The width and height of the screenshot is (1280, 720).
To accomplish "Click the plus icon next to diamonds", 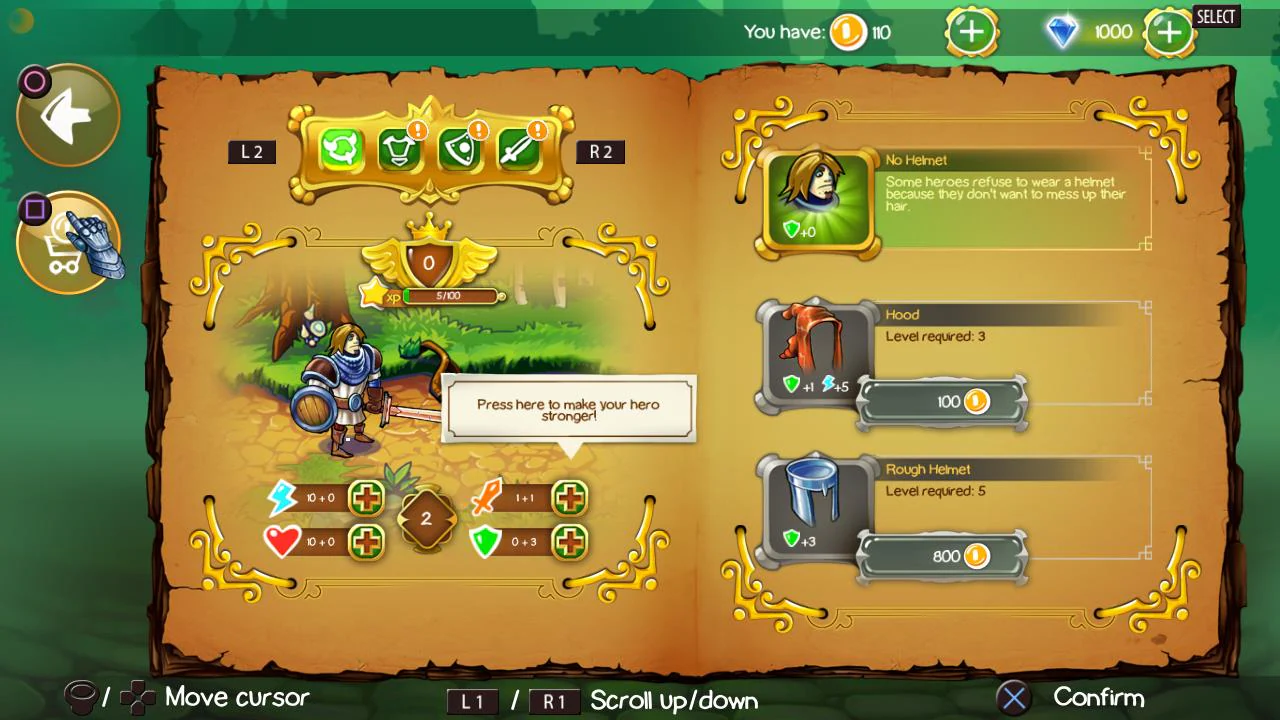I will 1168,31.
